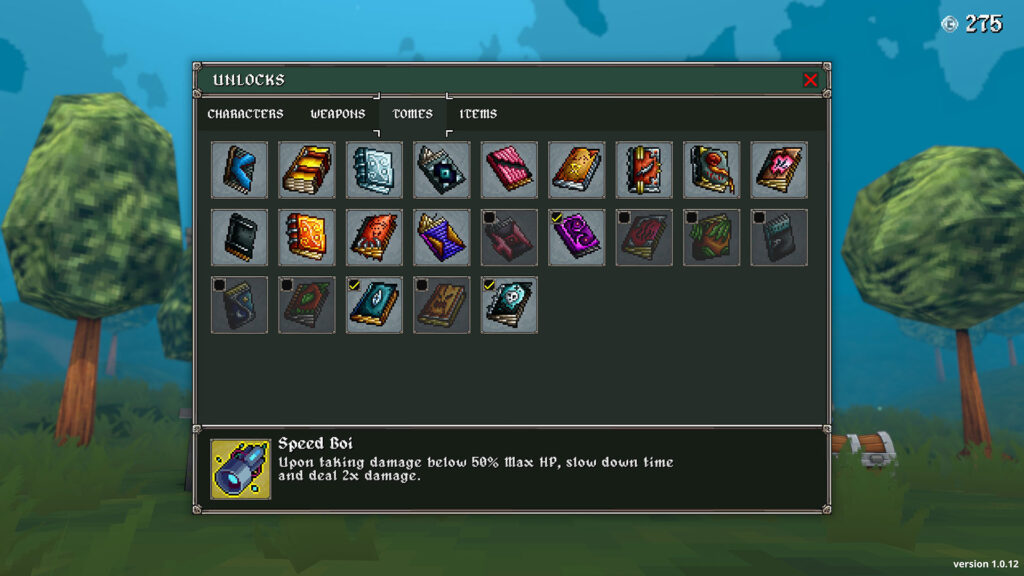Select the blue boomerang tome
Screen dimensions: 1024x576
point(240,169)
